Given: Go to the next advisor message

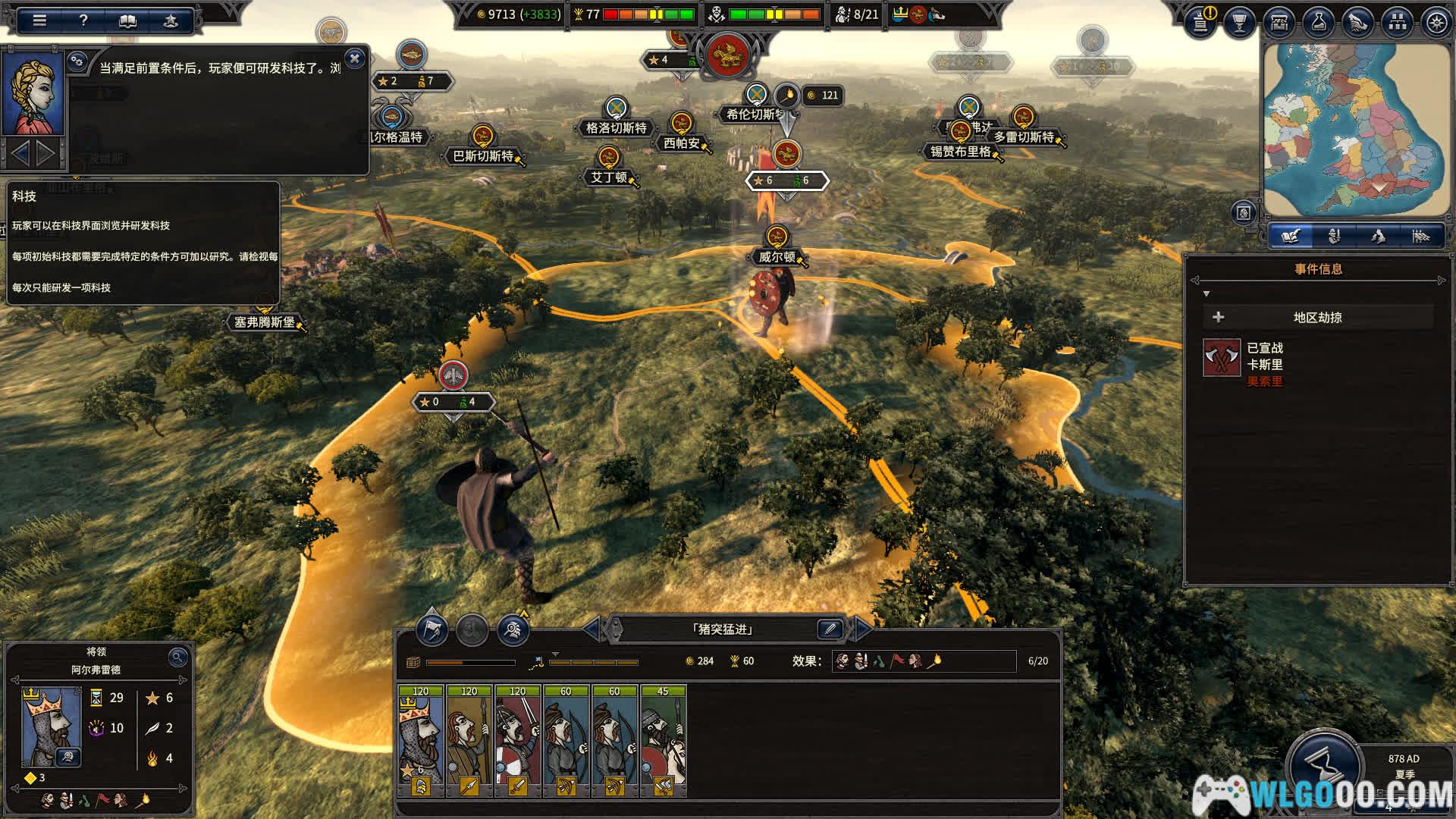Looking at the screenshot, I should pos(46,154).
